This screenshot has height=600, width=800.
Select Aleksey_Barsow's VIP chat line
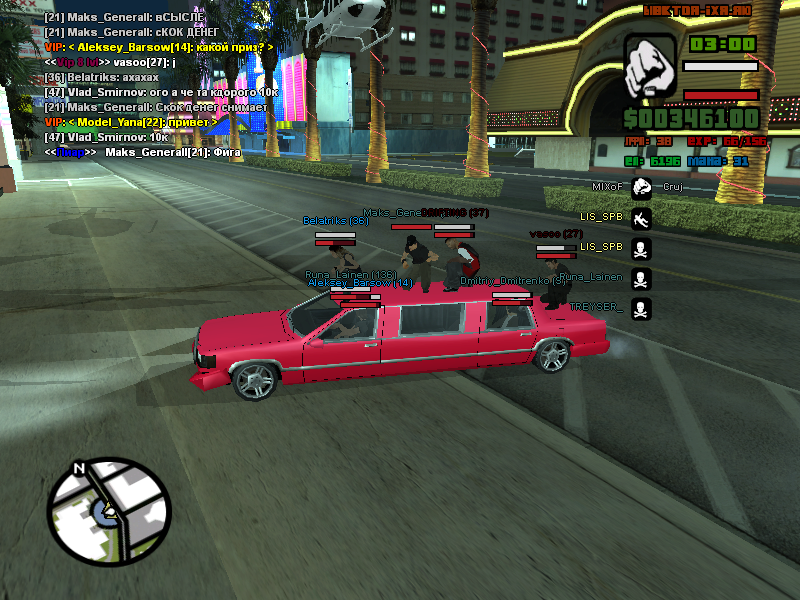click(x=158, y=47)
